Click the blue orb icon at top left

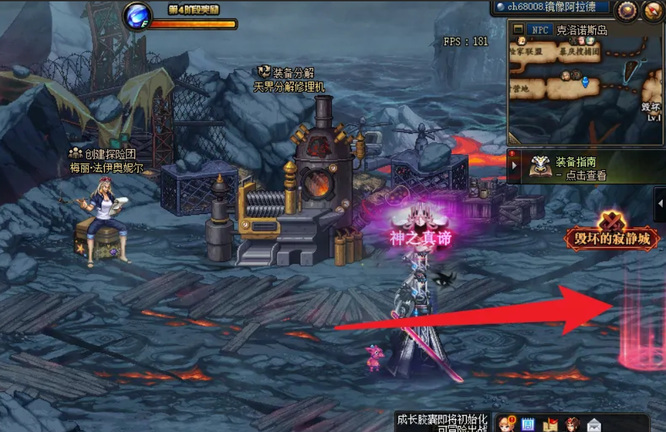pyautogui.click(x=137, y=15)
